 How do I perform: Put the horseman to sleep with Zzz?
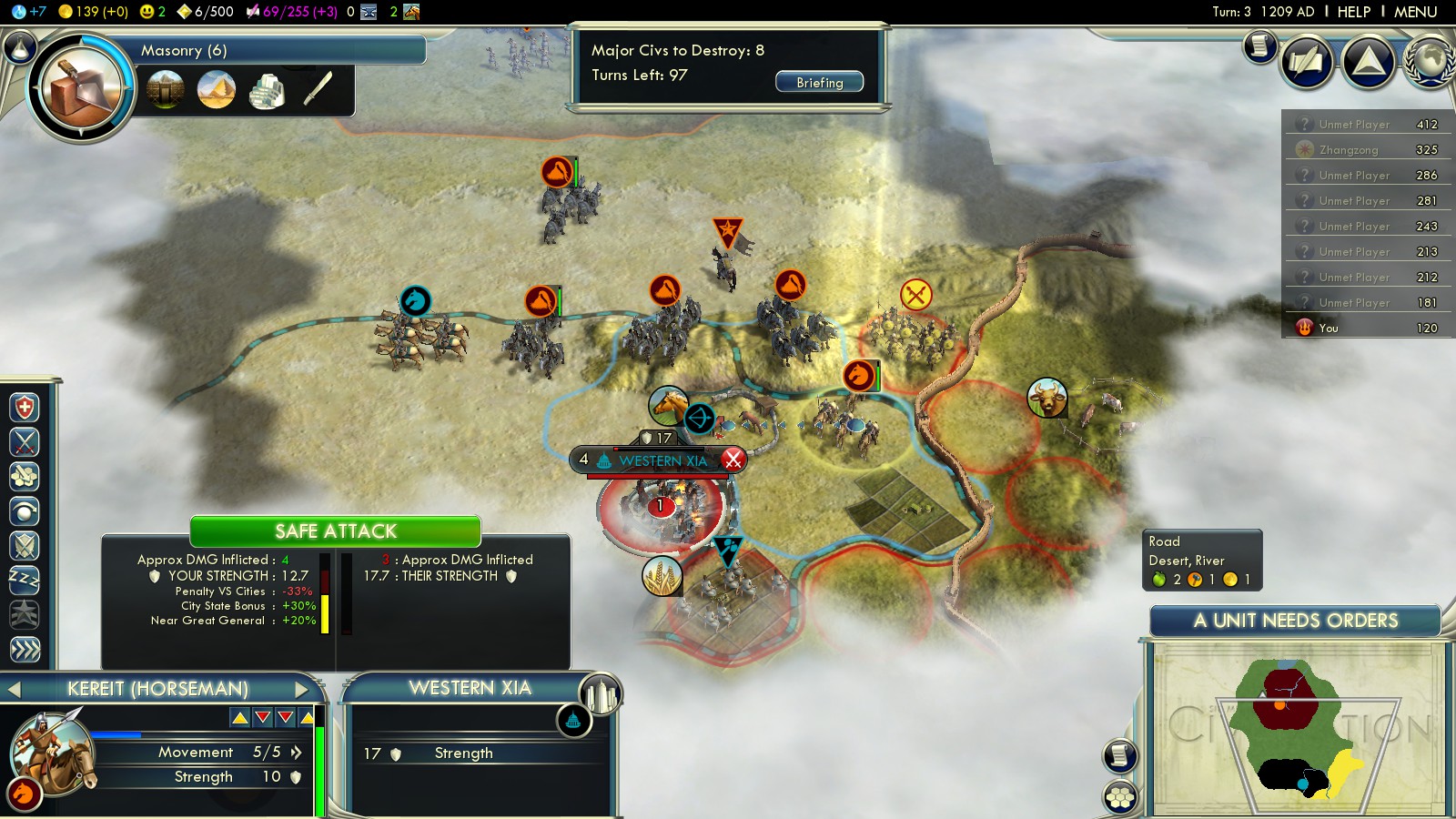point(25,580)
